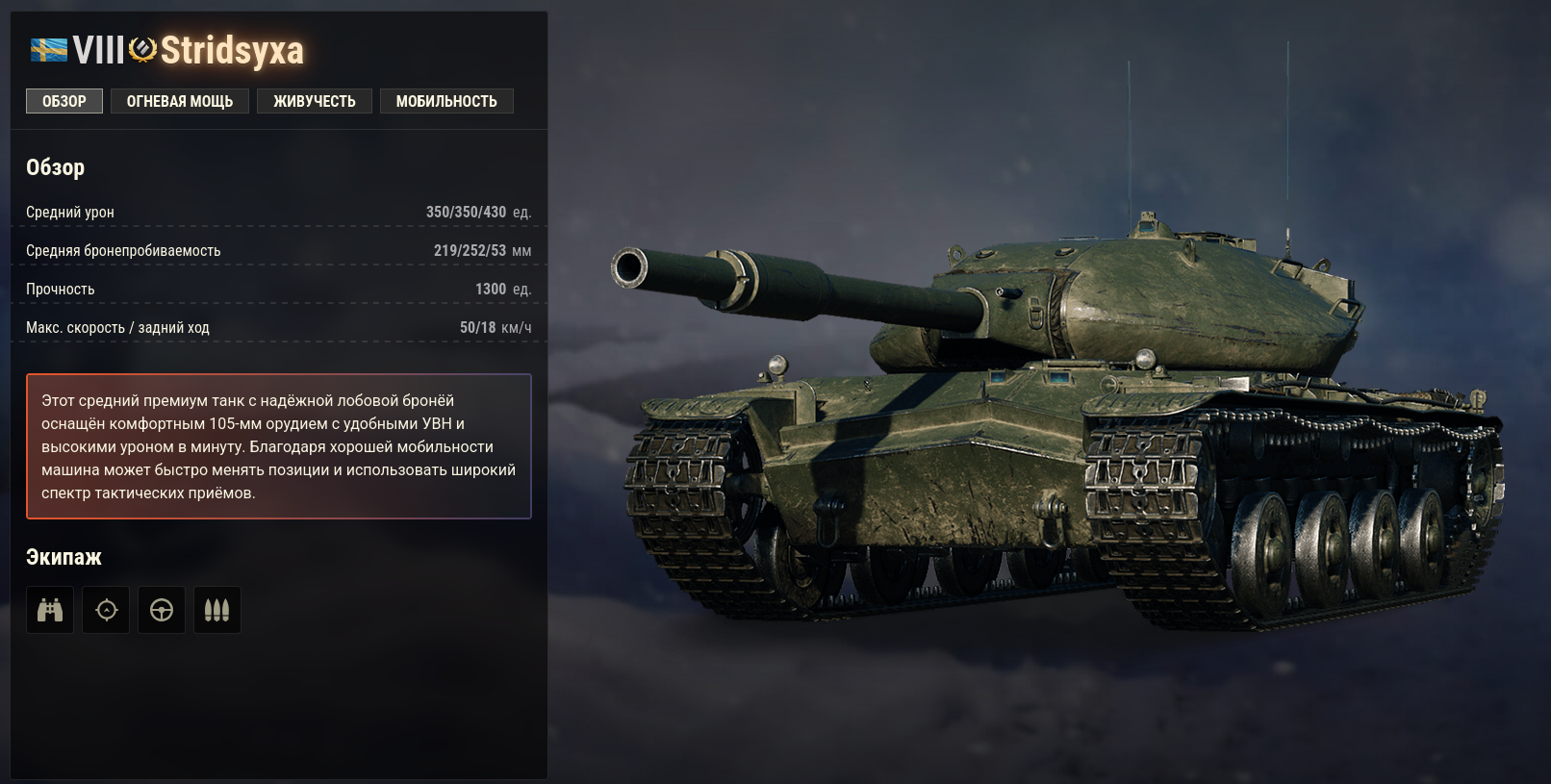The height and width of the screenshot is (784, 1551).
Task: Select the commander binoculars crew icon
Action: click(x=49, y=609)
